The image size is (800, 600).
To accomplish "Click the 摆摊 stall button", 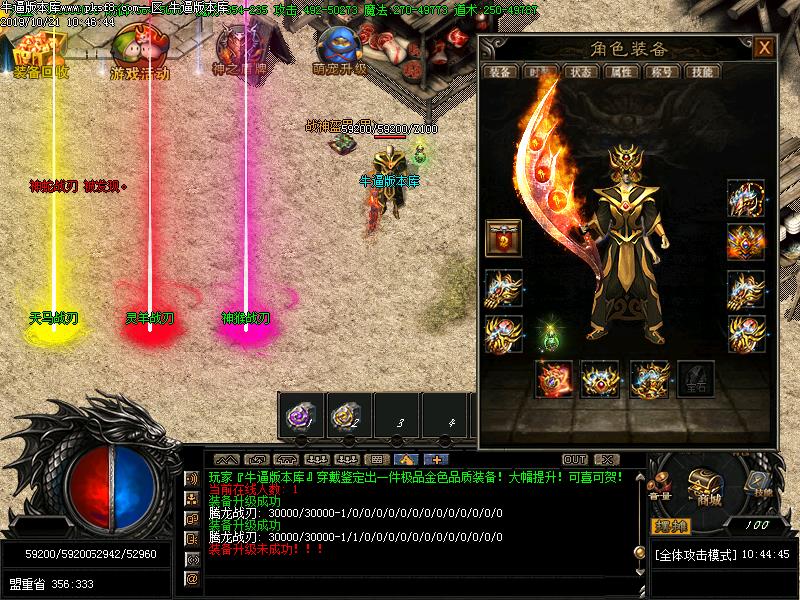I will tap(671, 526).
